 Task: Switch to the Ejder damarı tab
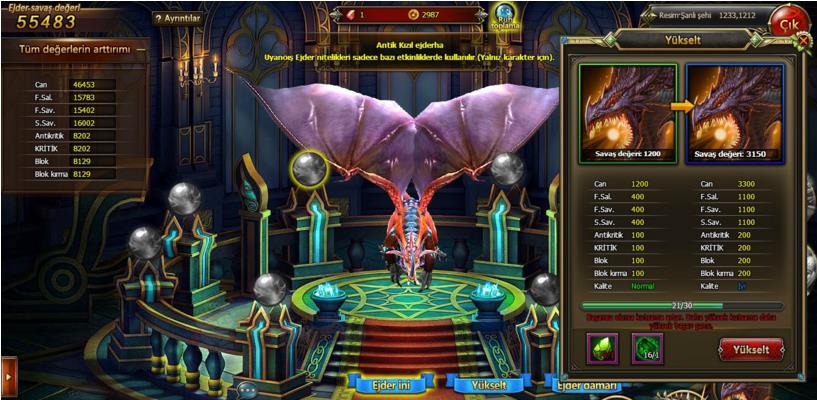click(x=589, y=385)
